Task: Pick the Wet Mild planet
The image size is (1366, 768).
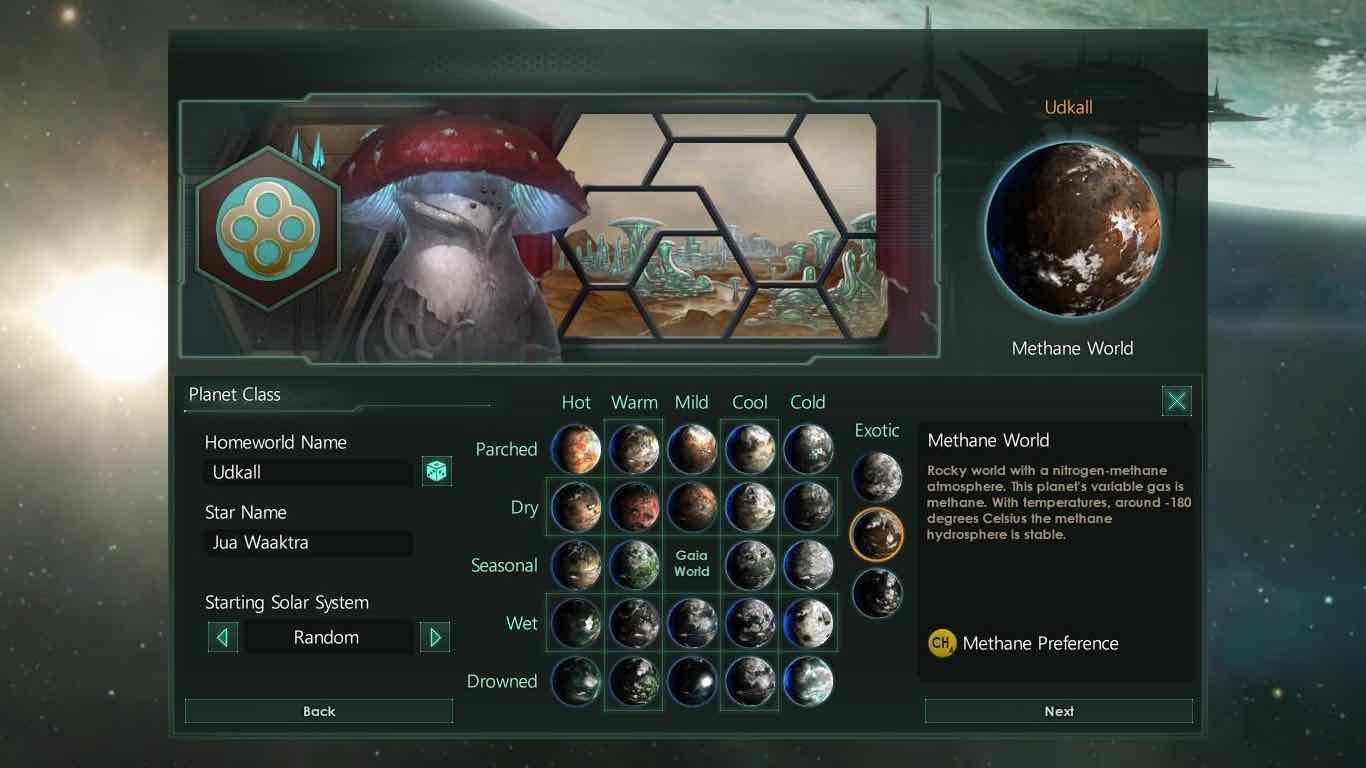Action: tap(692, 623)
